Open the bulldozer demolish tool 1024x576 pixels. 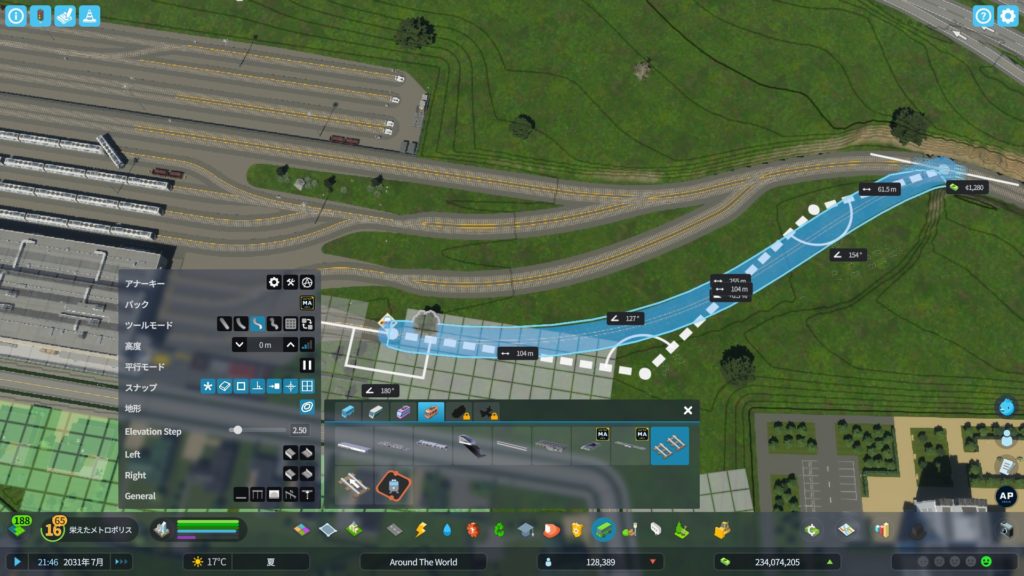point(720,530)
